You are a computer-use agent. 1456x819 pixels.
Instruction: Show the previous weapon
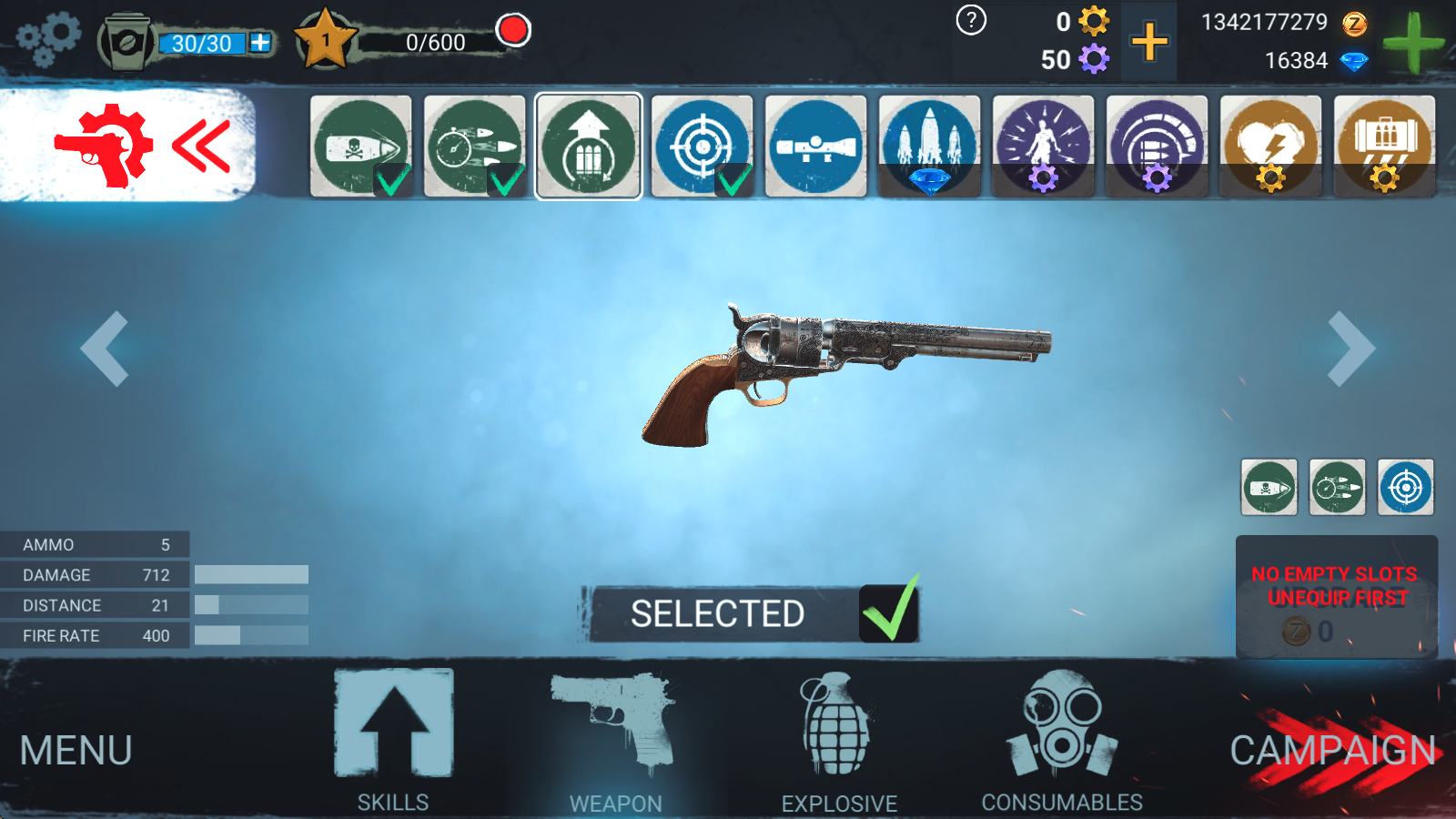tap(105, 349)
